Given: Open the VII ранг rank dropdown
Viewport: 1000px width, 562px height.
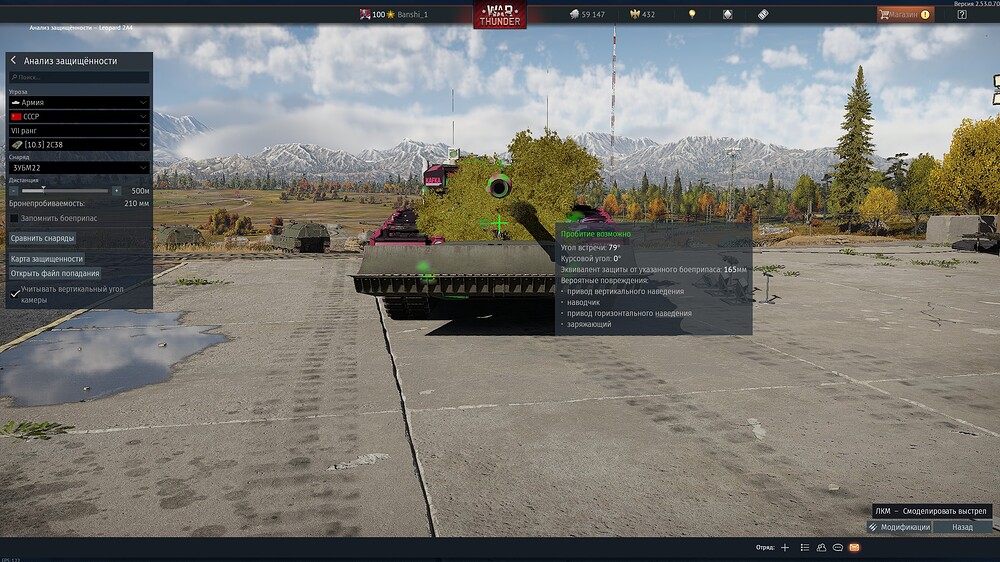Looking at the screenshot, I should click(x=79, y=130).
